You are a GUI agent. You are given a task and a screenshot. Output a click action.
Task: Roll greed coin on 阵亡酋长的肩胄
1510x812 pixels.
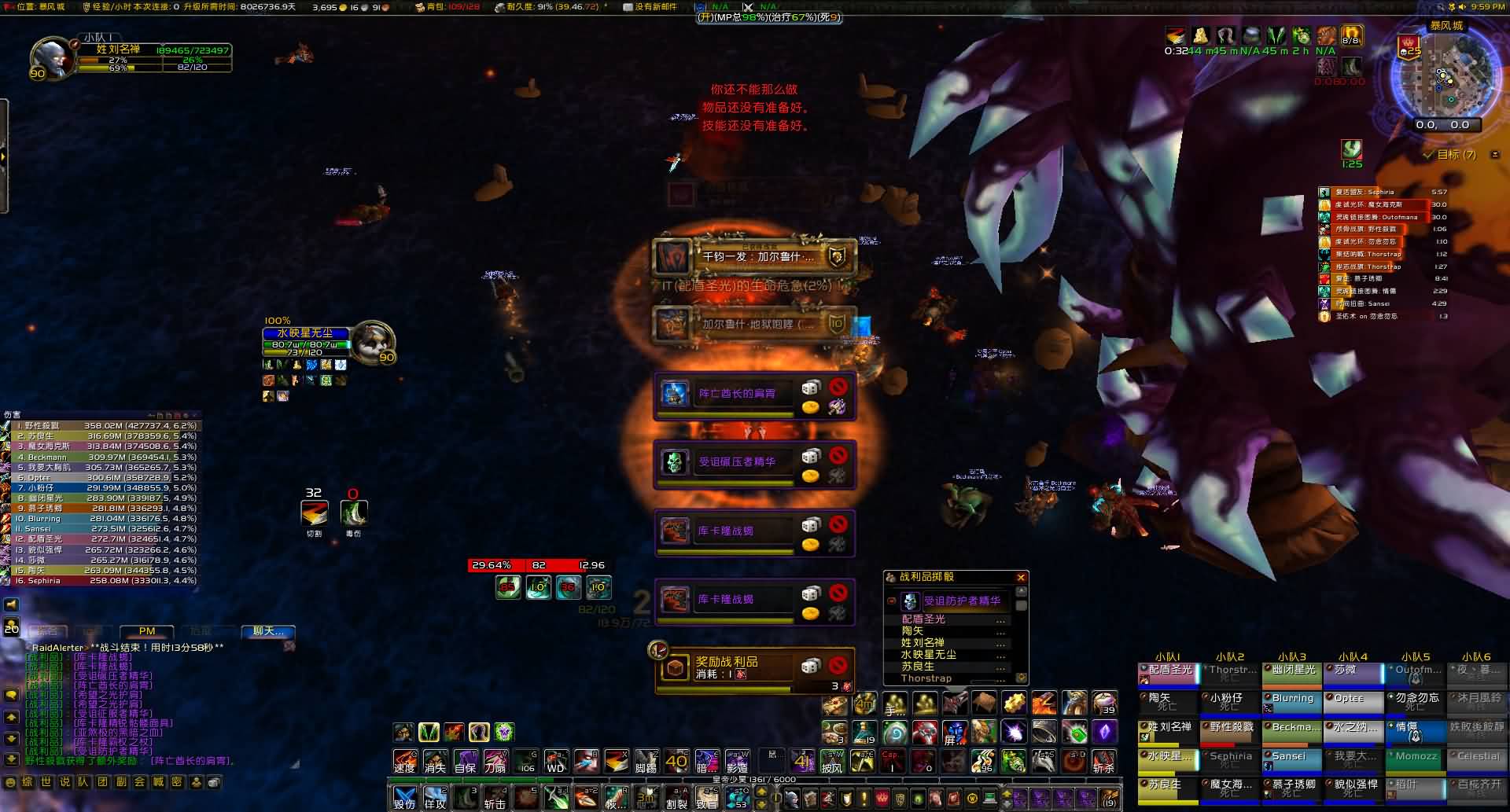coord(810,406)
